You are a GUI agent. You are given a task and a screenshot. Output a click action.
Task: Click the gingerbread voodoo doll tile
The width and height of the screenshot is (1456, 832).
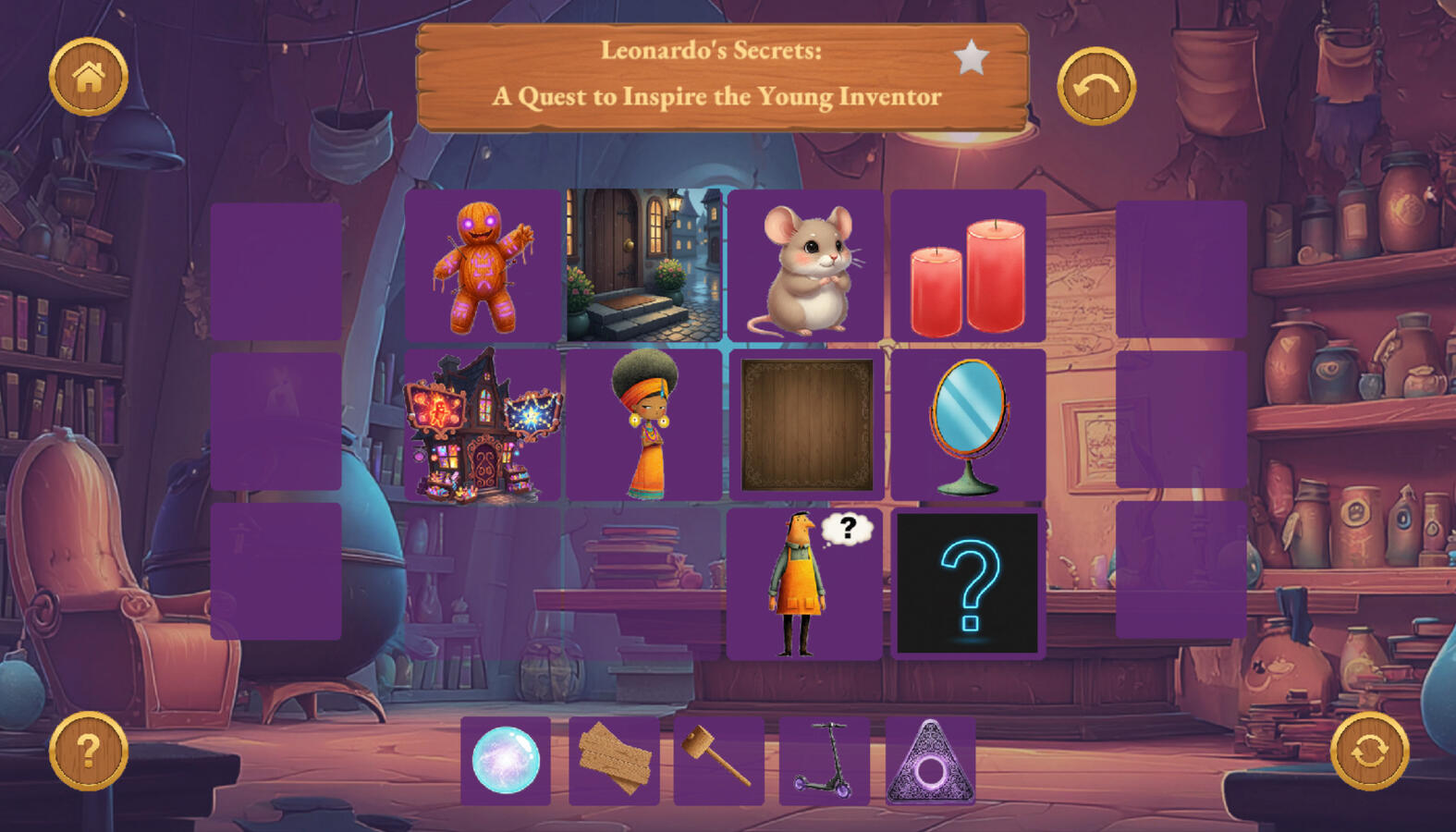coord(483,266)
